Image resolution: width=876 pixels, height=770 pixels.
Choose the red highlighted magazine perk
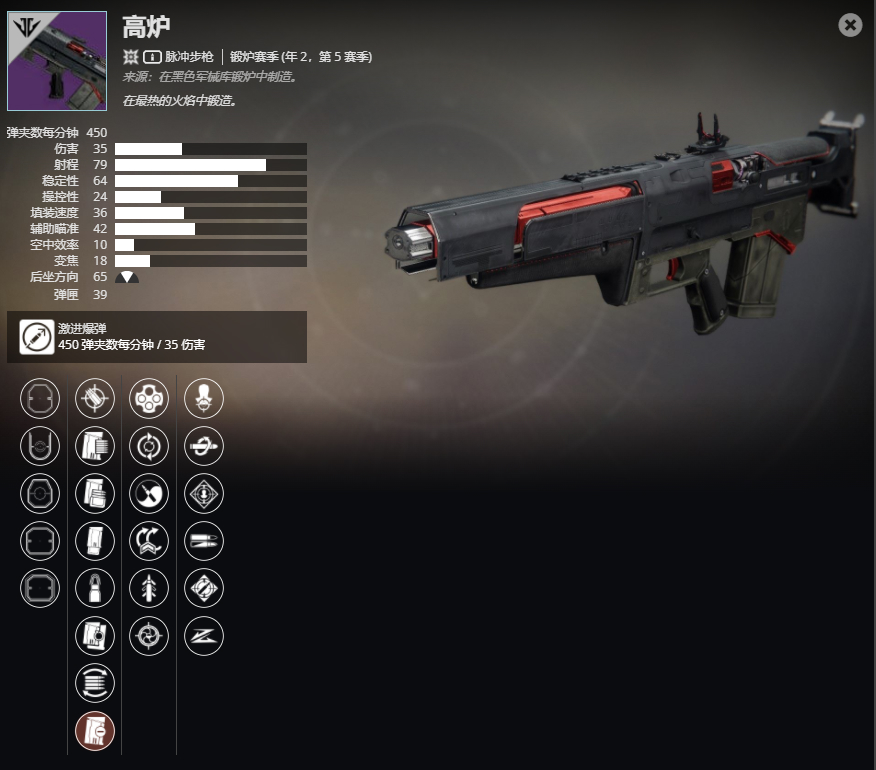[95, 731]
